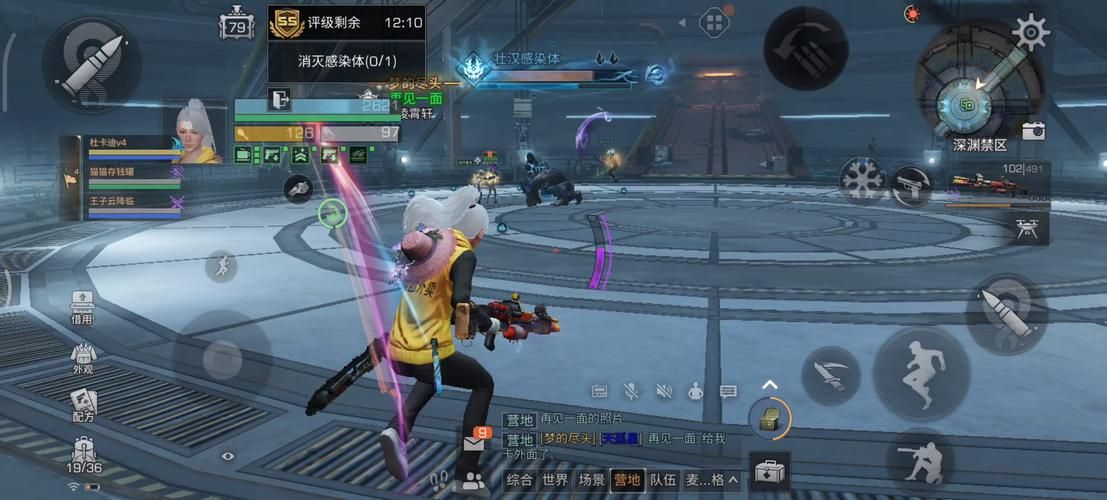The width and height of the screenshot is (1107, 500).
Task: Select the 综合 chat tab
Action: (x=519, y=480)
